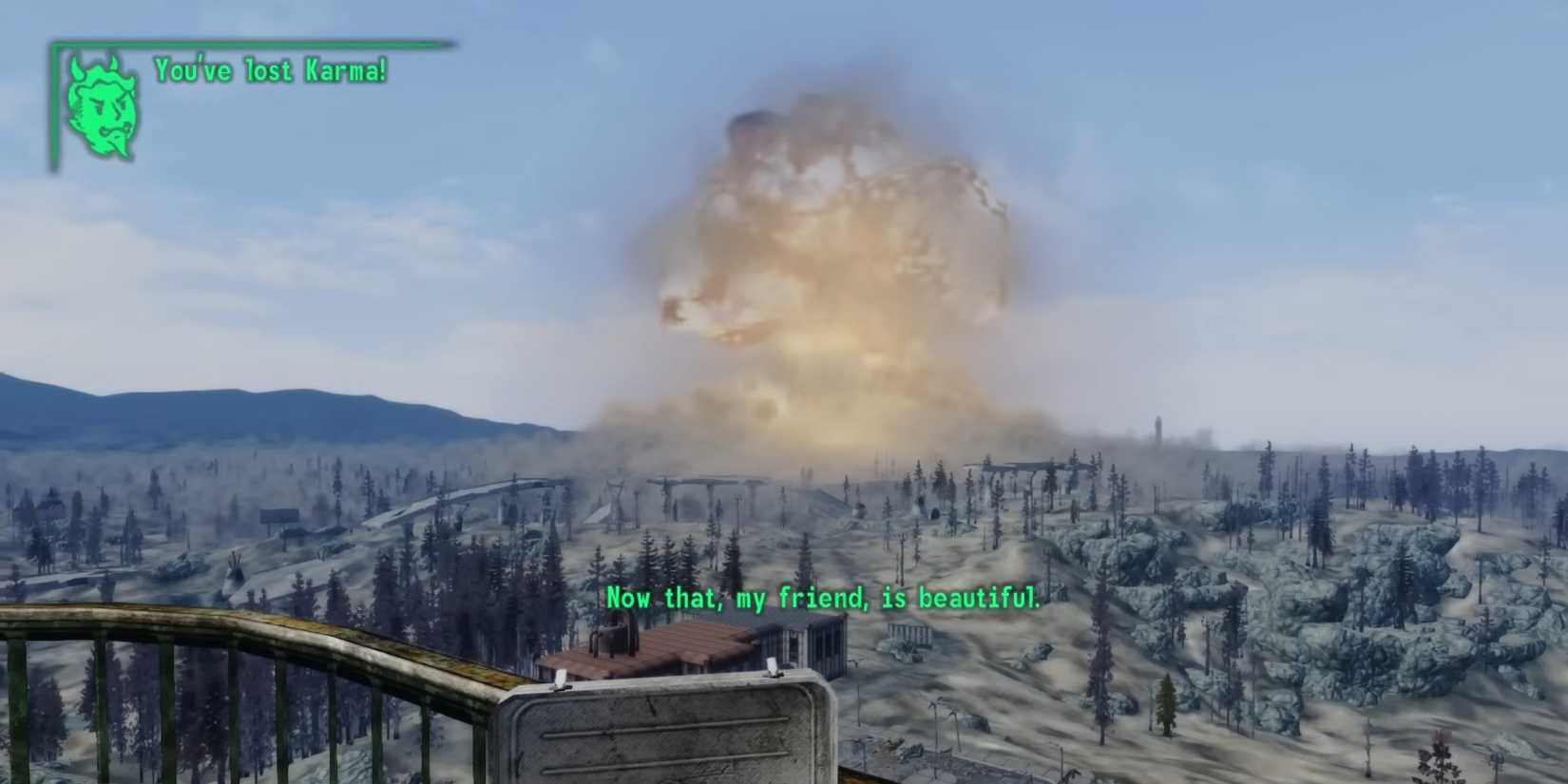Select the green devil face emblem
The height and width of the screenshot is (784, 1568).
point(103,106)
